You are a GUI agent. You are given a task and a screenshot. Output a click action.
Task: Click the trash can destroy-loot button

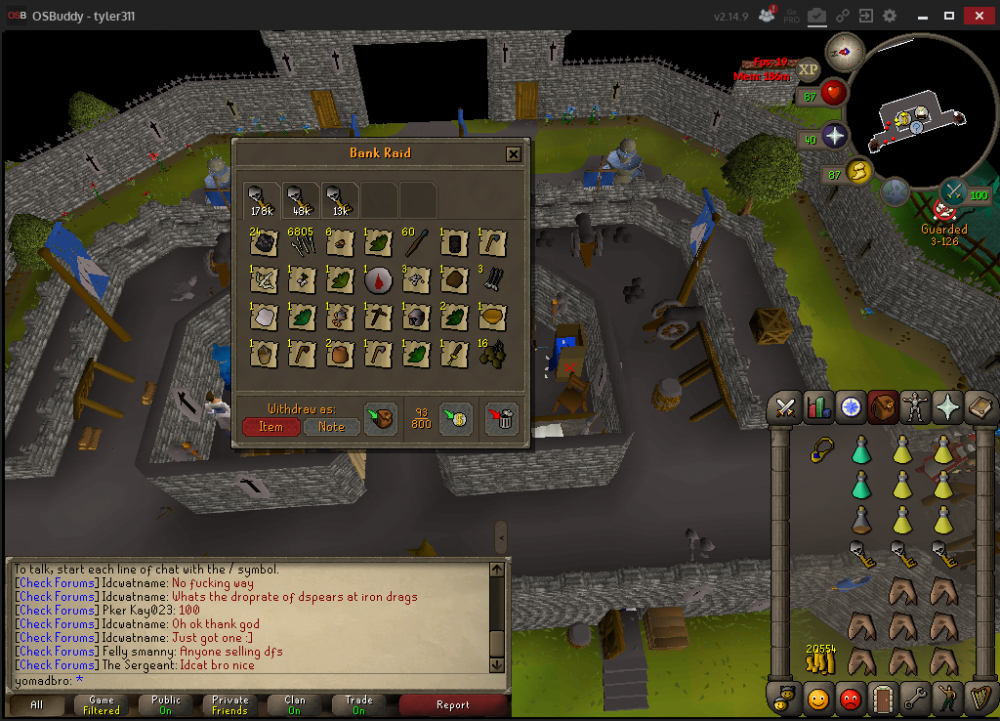(x=501, y=419)
